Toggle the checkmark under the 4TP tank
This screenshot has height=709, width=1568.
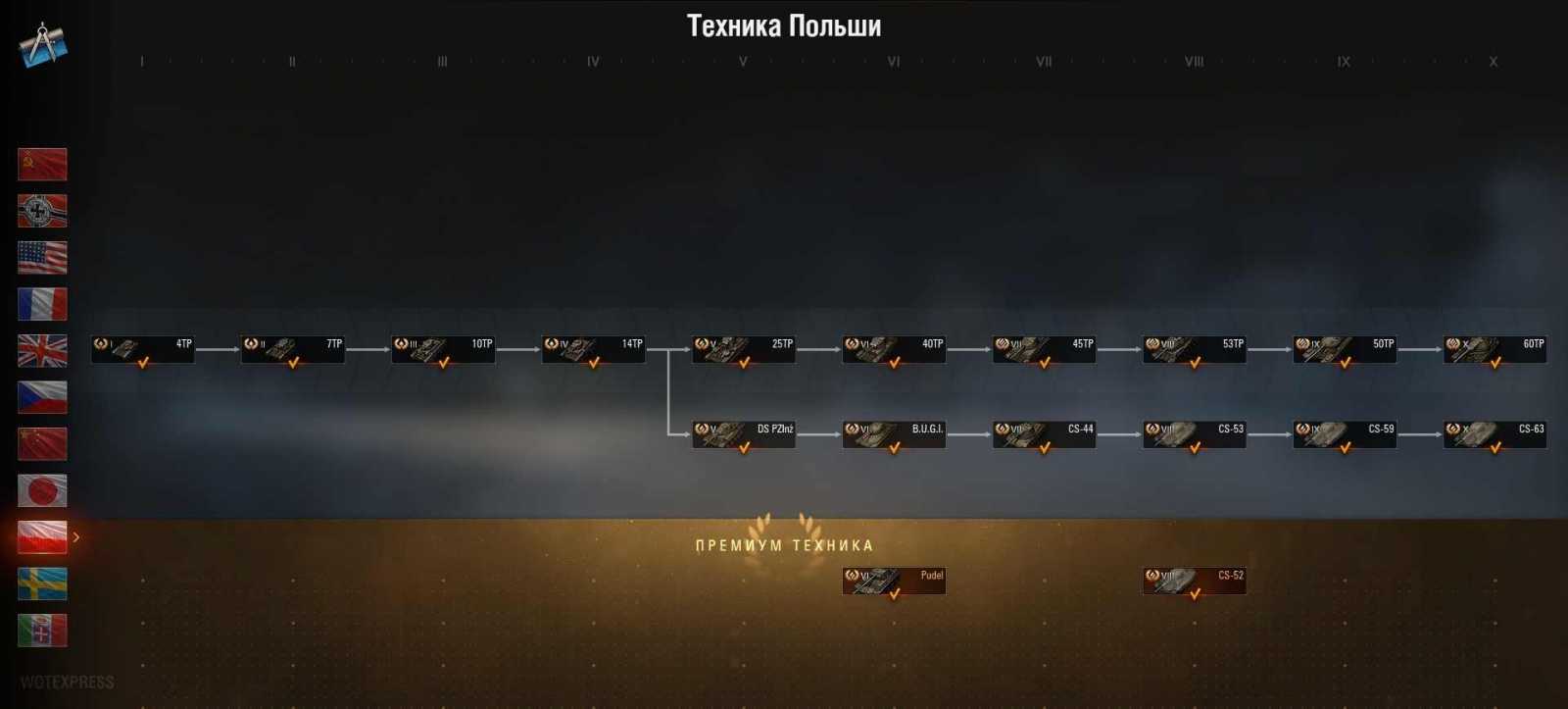[141, 361]
